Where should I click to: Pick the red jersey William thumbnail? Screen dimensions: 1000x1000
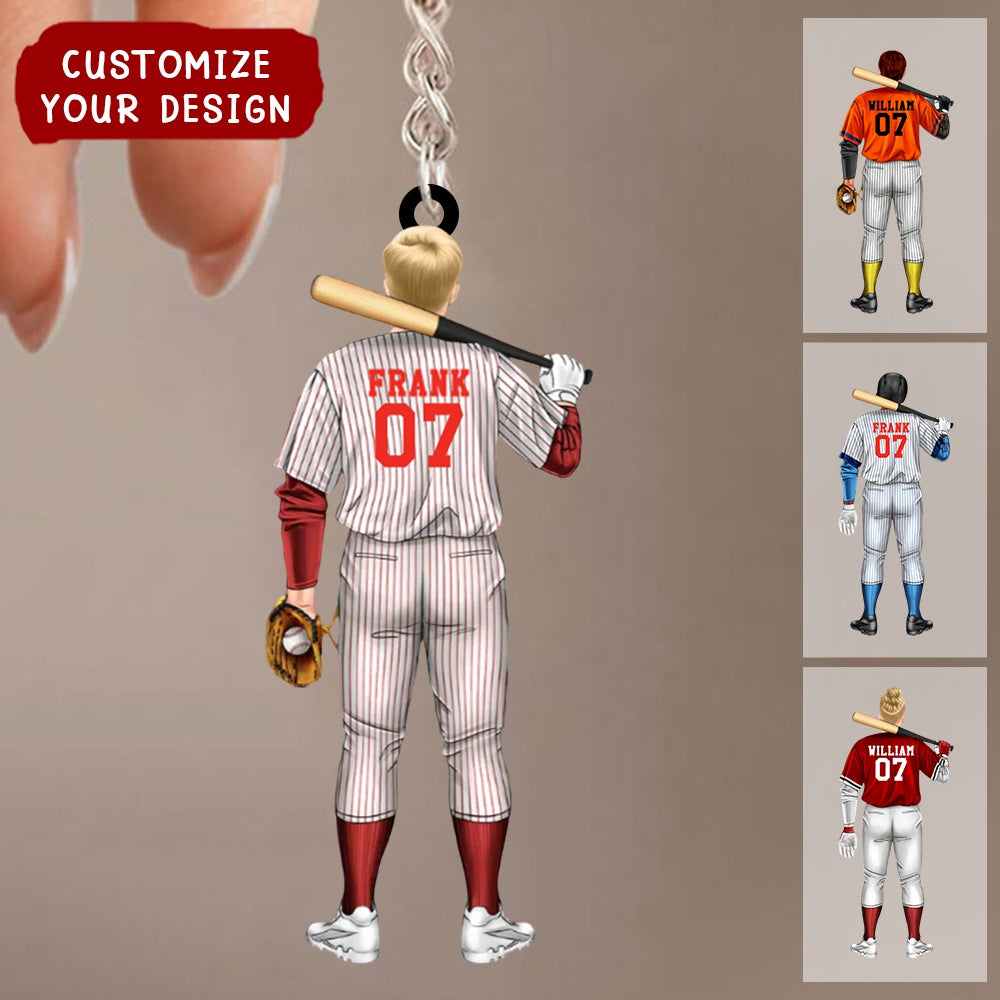tap(894, 823)
